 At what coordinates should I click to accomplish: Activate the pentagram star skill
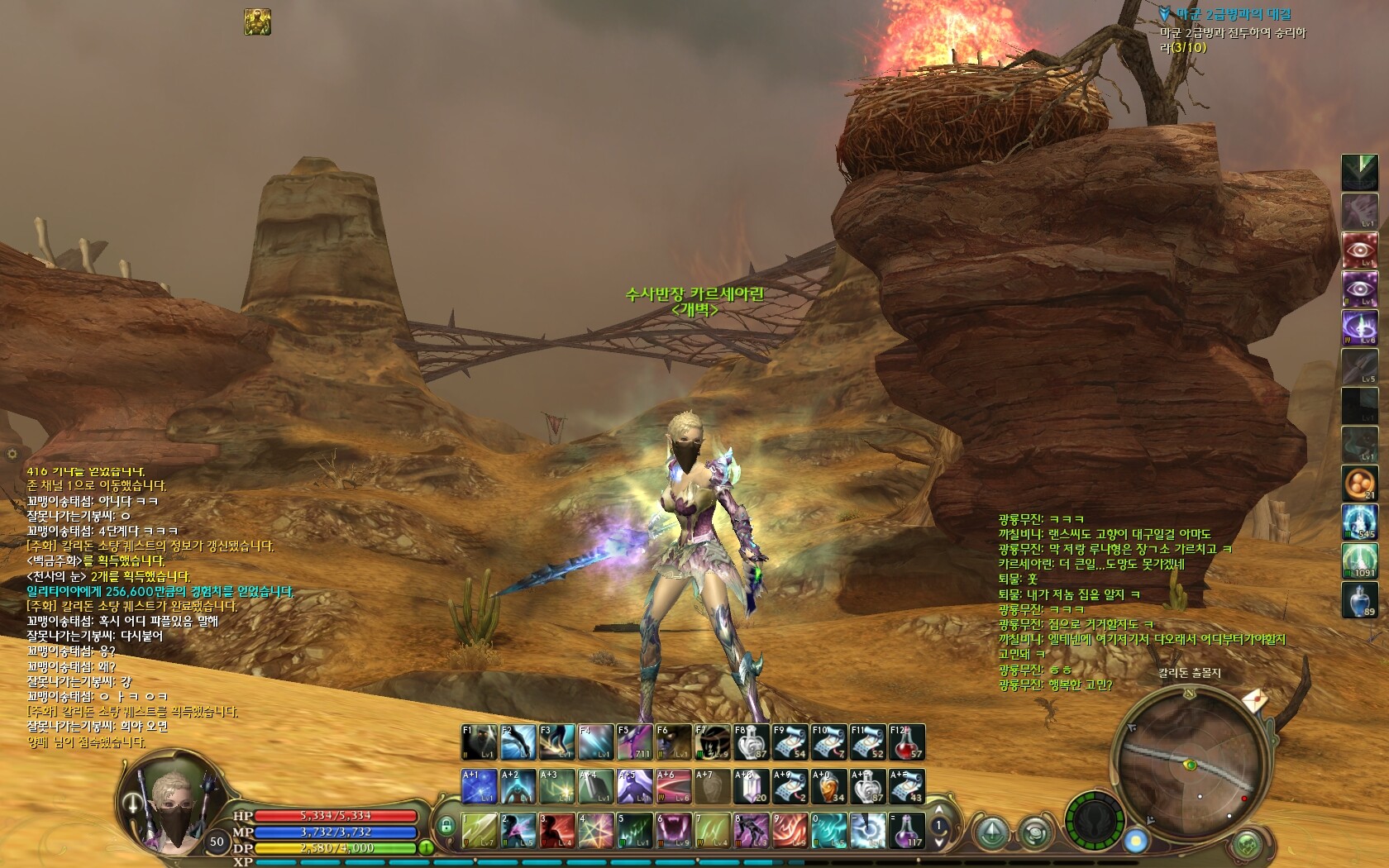tap(595, 831)
